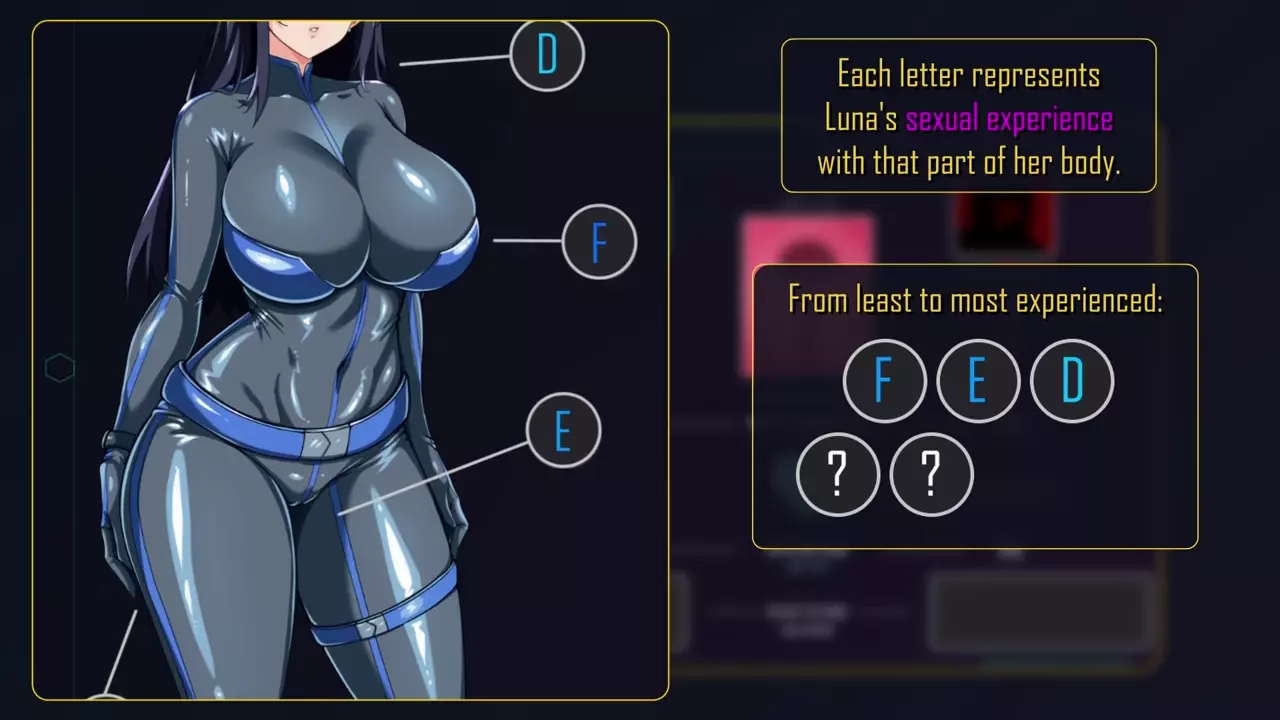This screenshot has height=720, width=1280.
Task: Choose the E label on the body diagram
Action: click(563, 431)
